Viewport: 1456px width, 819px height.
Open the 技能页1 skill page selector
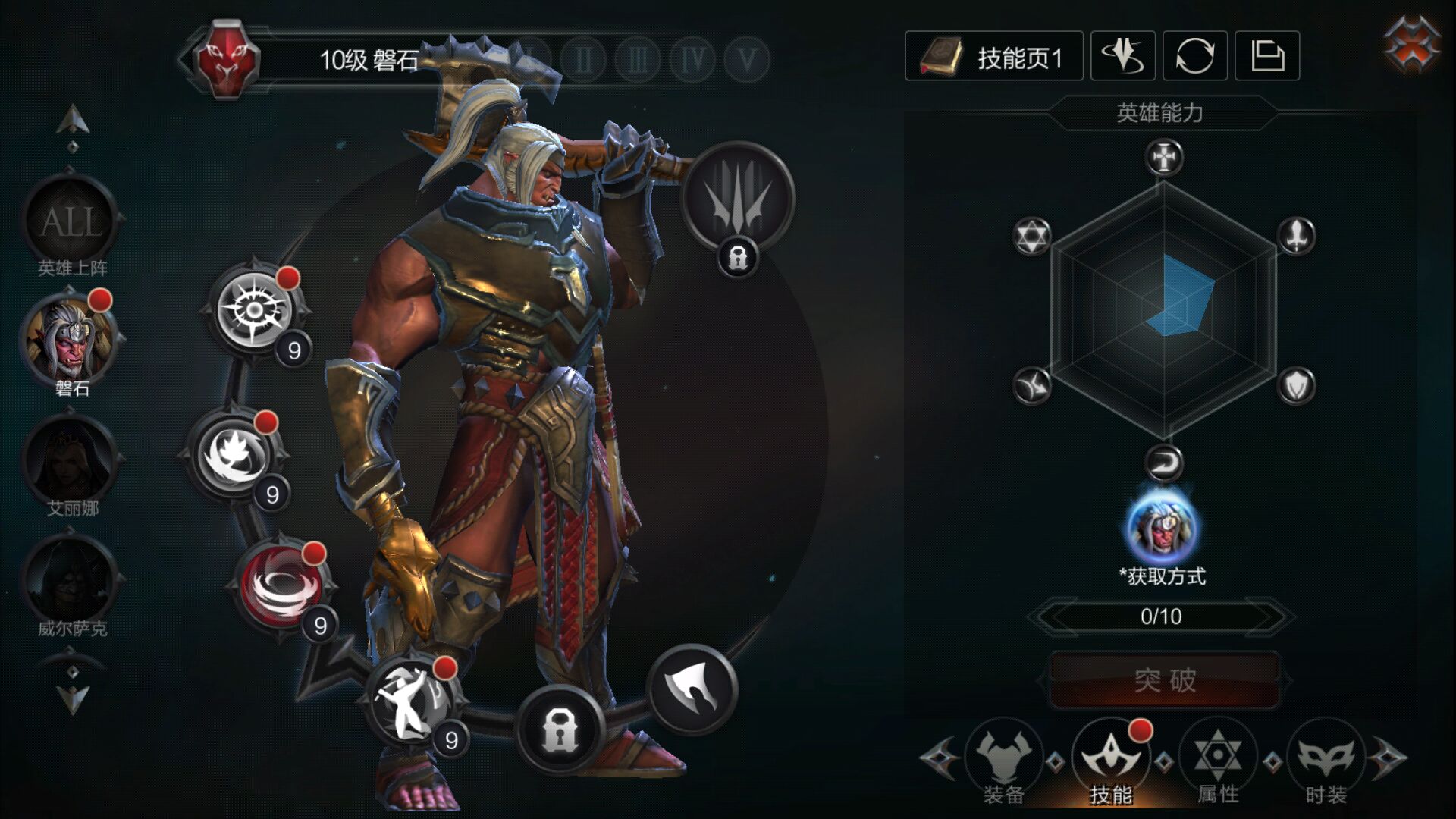tap(993, 57)
